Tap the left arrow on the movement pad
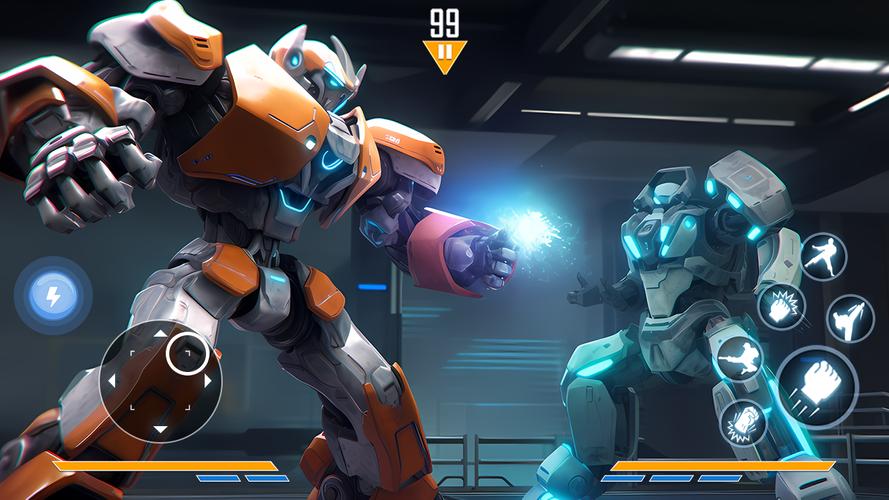889x500 pixels. tap(112, 381)
